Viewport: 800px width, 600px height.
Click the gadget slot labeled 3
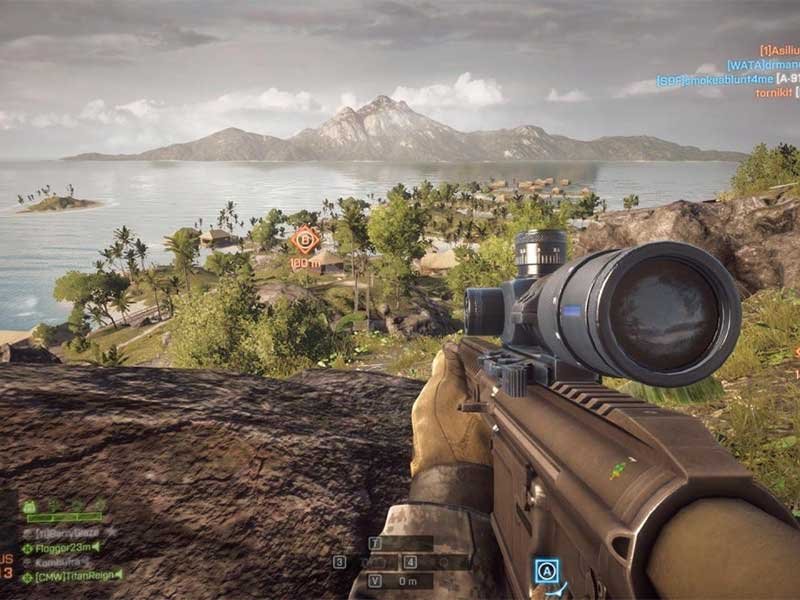(x=340, y=562)
